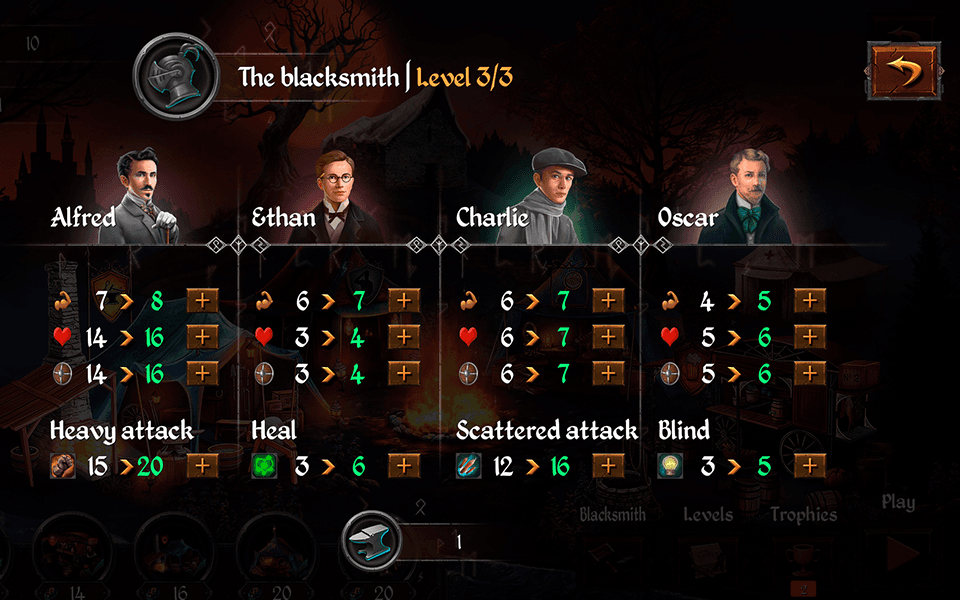The image size is (960, 600).
Task: Raise Oscar's strength stat
Action: tap(810, 300)
